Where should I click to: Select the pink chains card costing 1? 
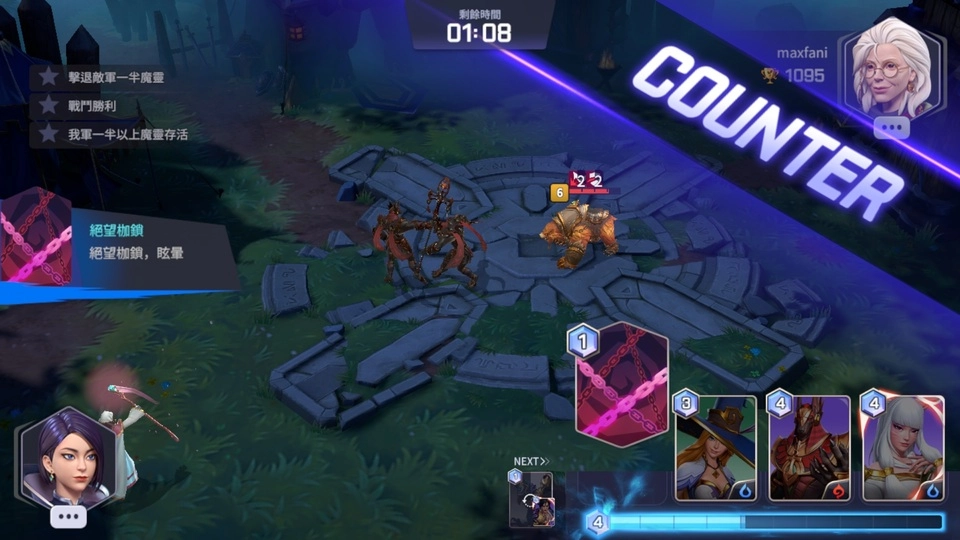pos(621,384)
